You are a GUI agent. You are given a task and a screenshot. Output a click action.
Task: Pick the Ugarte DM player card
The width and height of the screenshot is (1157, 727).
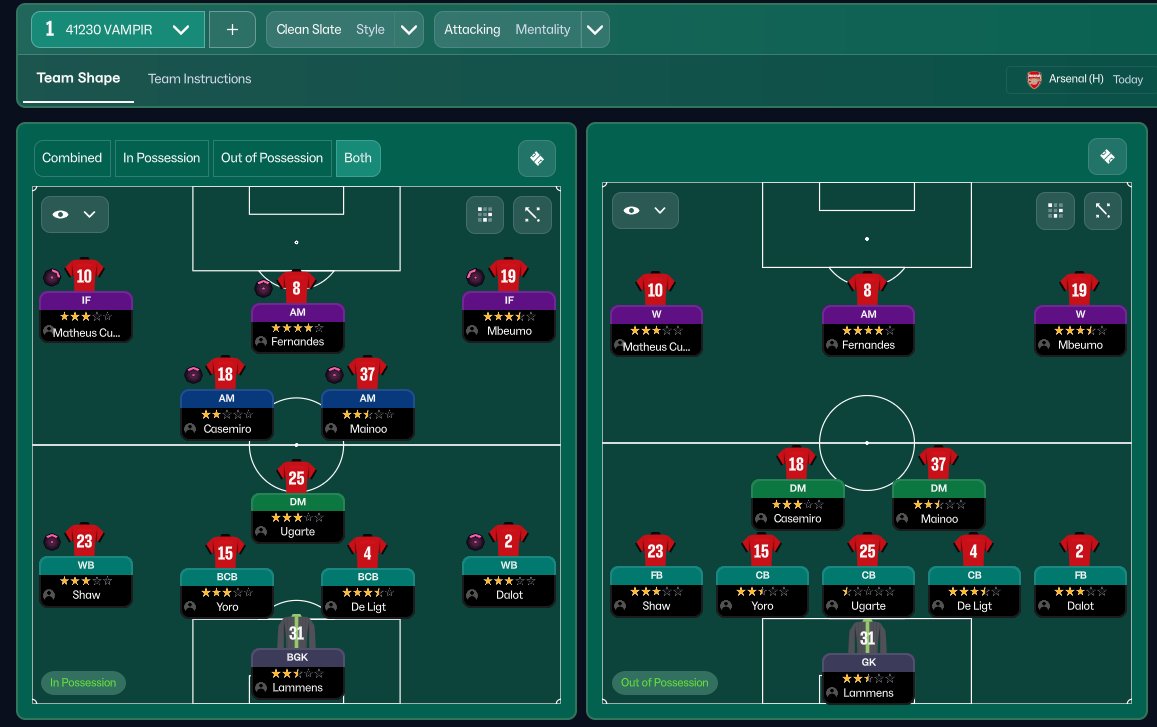(297, 515)
